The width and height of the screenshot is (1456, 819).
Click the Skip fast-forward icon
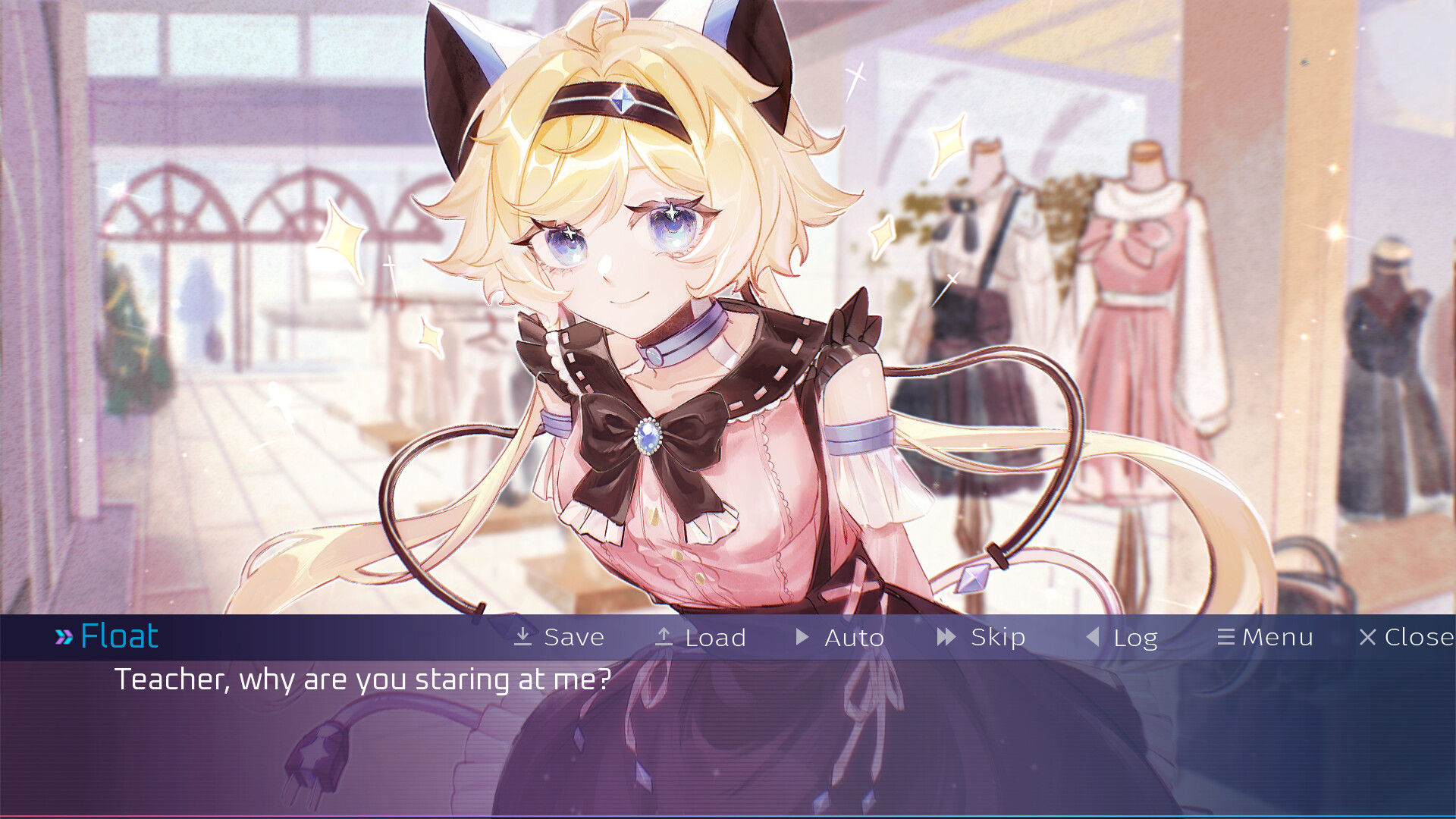(x=946, y=637)
